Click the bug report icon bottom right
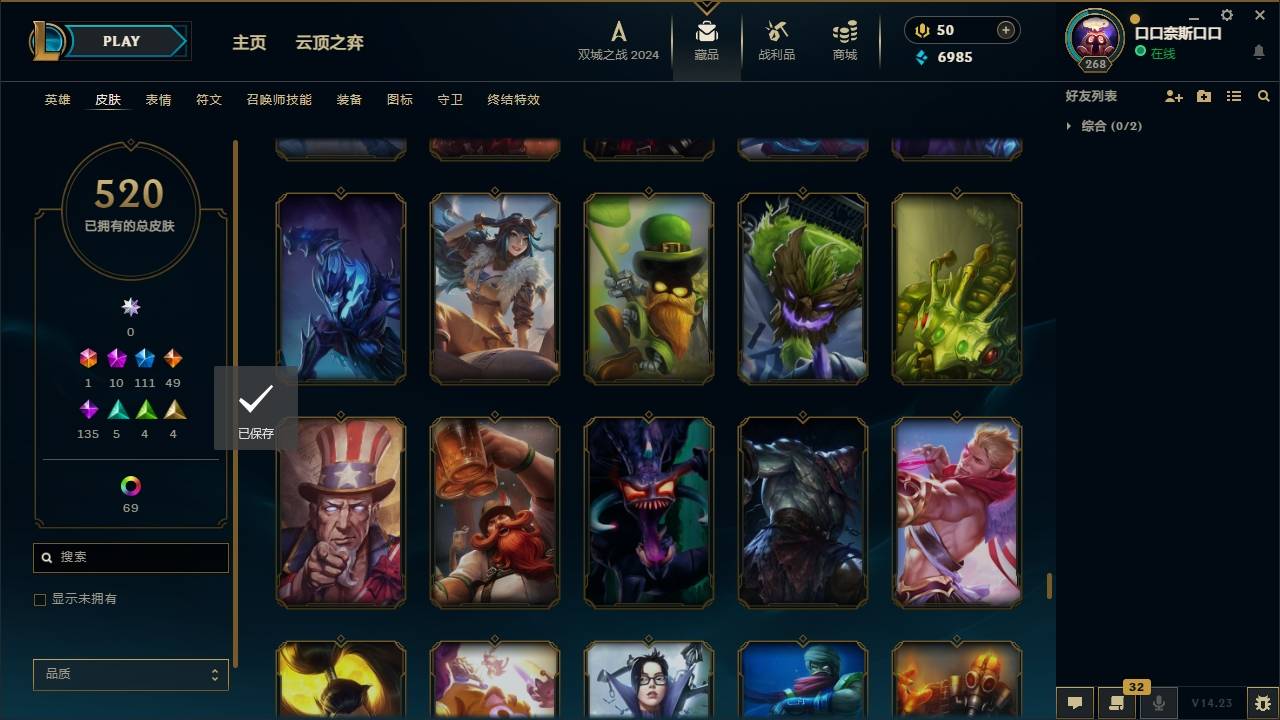Image resolution: width=1280 pixels, height=720 pixels. pos(1262,703)
